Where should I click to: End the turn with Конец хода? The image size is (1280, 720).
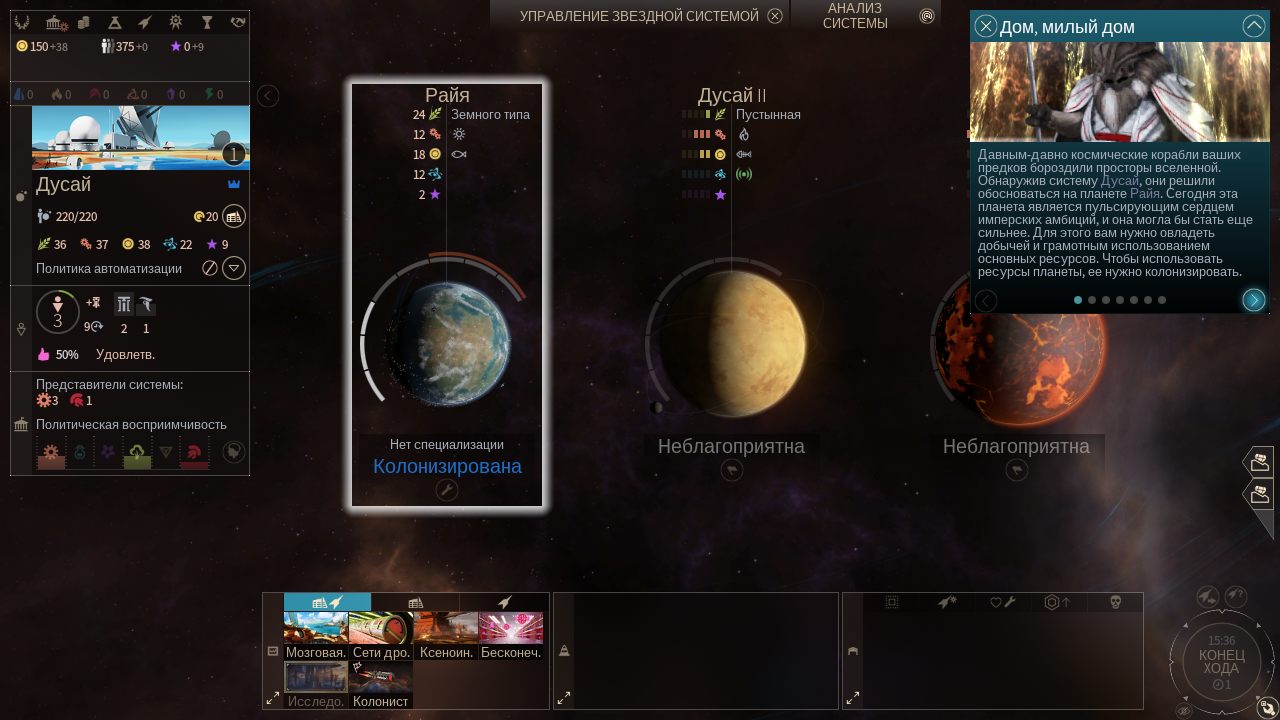[1221, 661]
